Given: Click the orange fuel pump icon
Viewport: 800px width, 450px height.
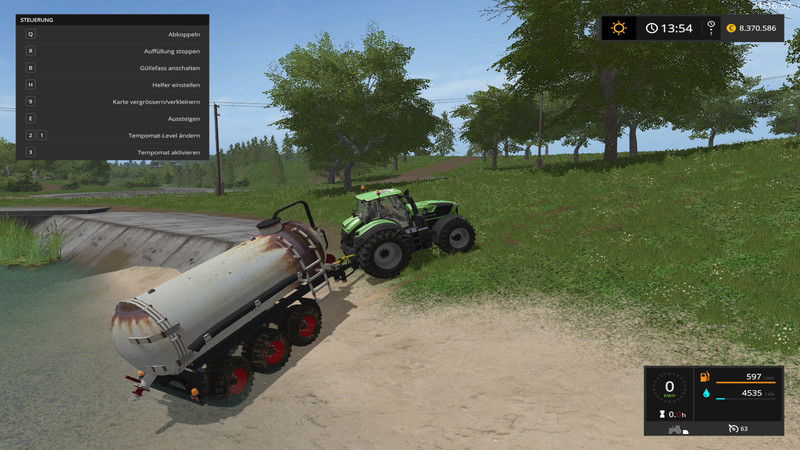Looking at the screenshot, I should [x=705, y=377].
